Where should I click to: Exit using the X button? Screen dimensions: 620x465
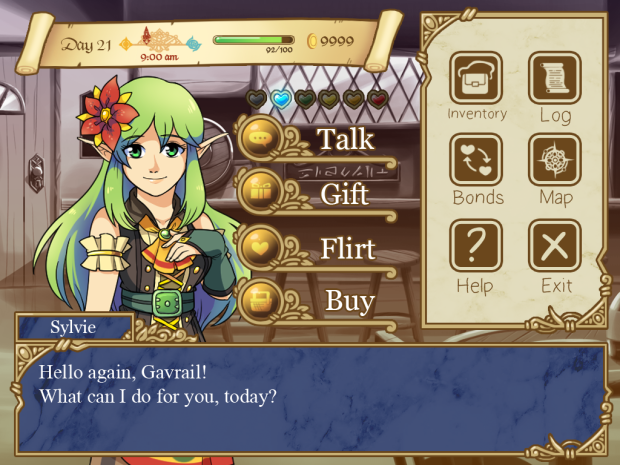tap(555, 246)
